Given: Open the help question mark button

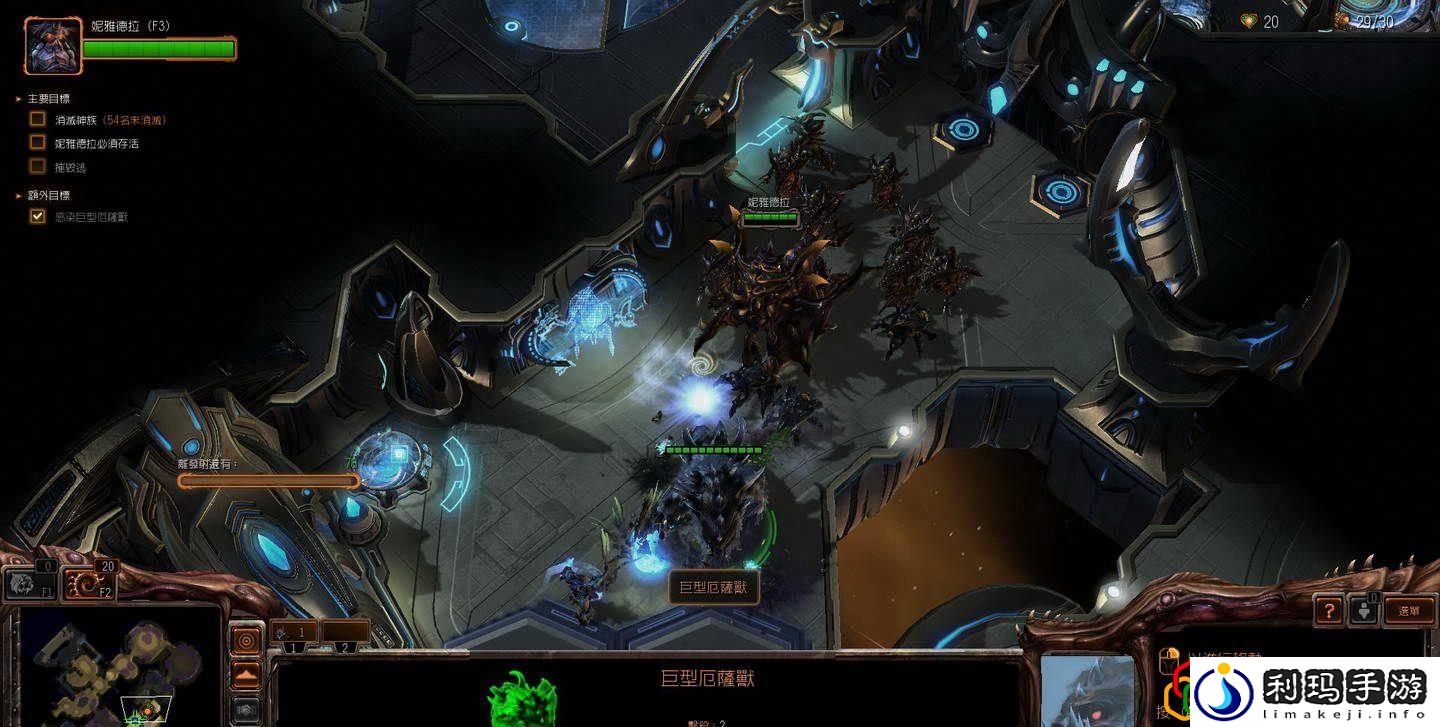Looking at the screenshot, I should click(1328, 610).
